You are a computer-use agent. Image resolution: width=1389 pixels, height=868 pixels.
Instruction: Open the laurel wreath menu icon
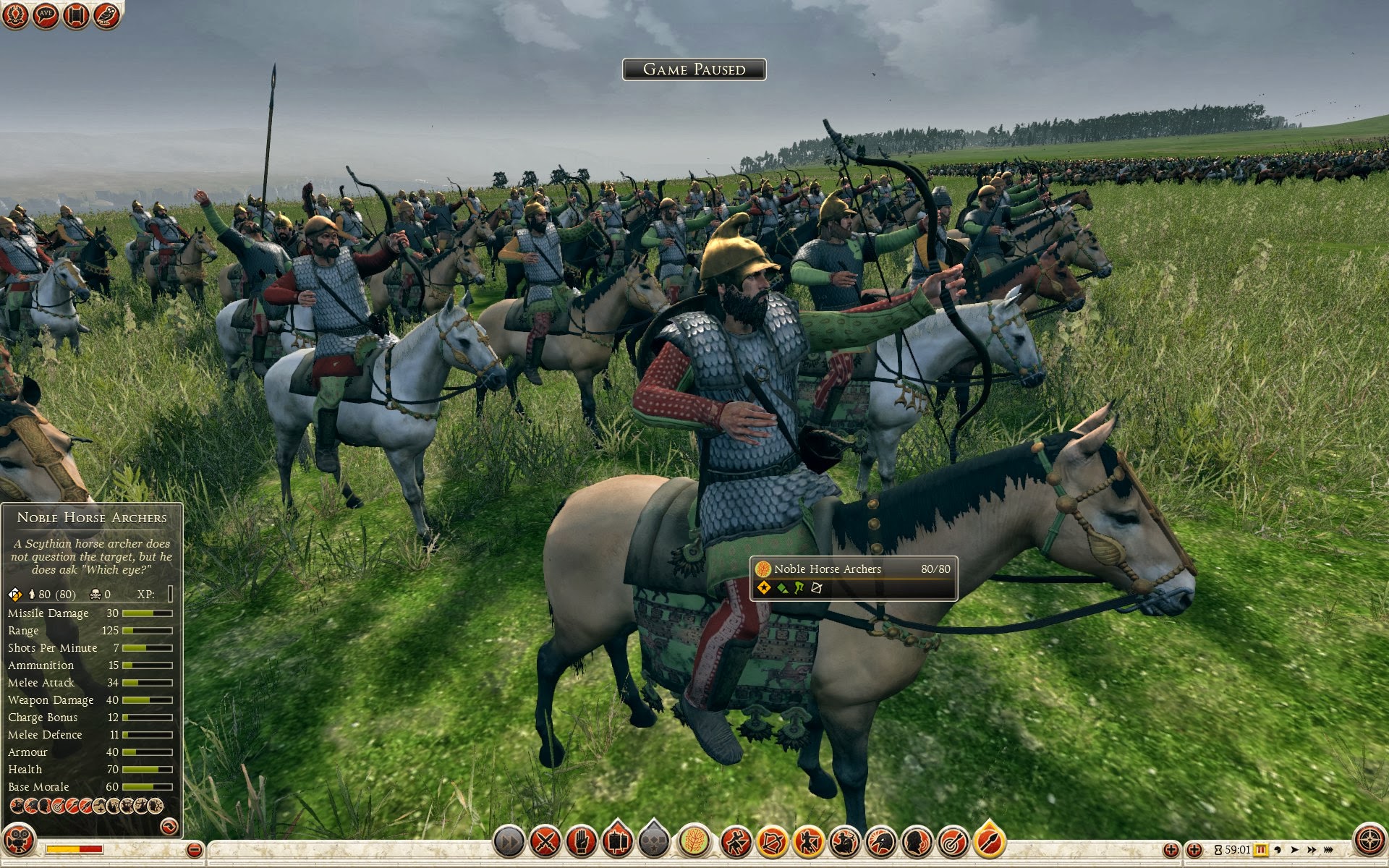15,15
